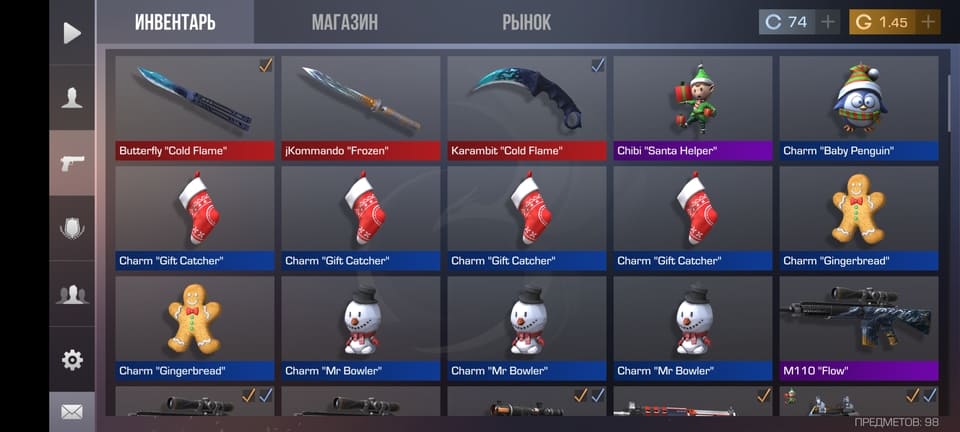Image resolution: width=960 pixels, height=432 pixels.
Task: Switch to the Магазин tab
Action: [x=344, y=22]
